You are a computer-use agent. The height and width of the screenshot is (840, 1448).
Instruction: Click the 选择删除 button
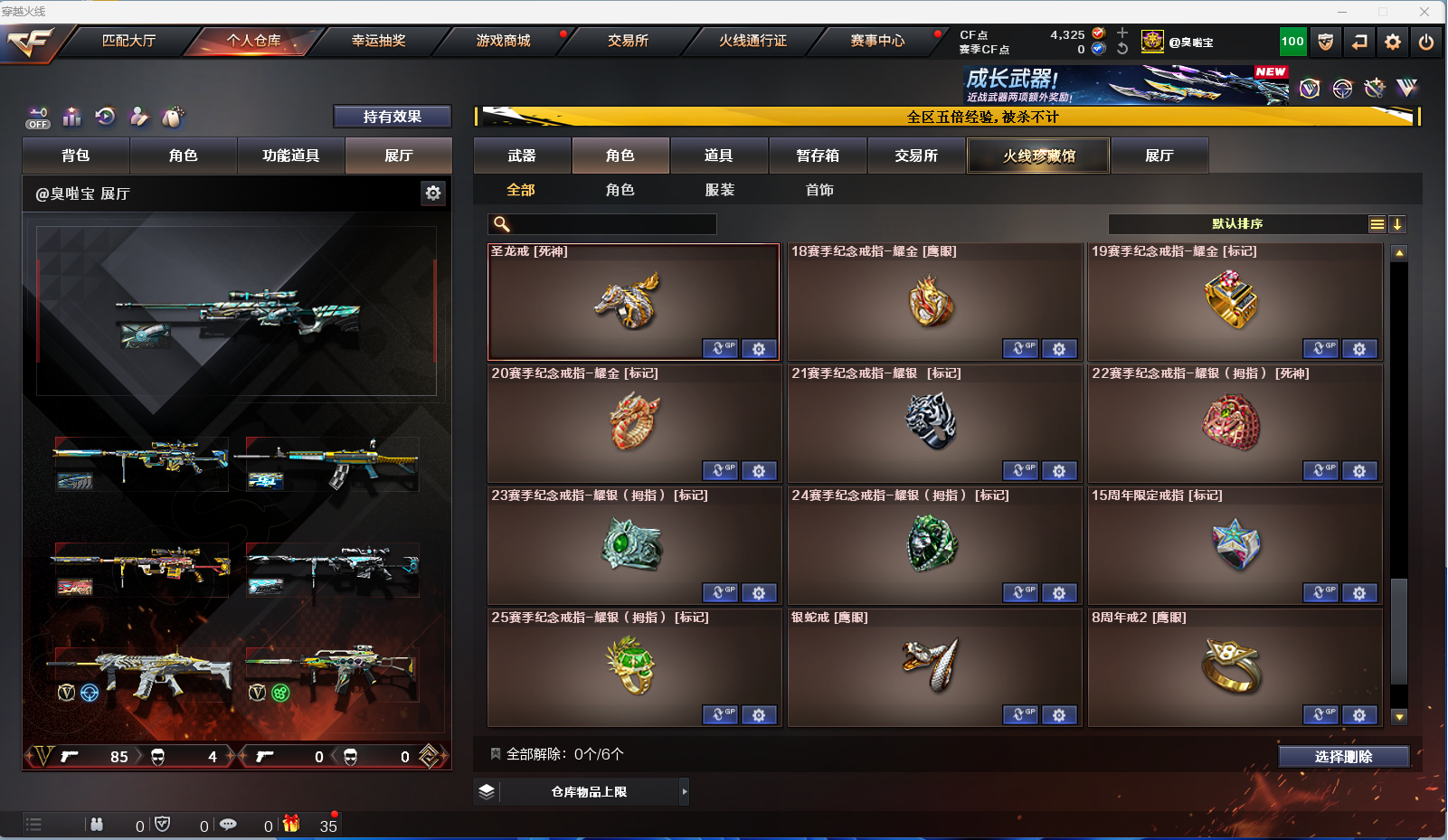coord(1343,757)
